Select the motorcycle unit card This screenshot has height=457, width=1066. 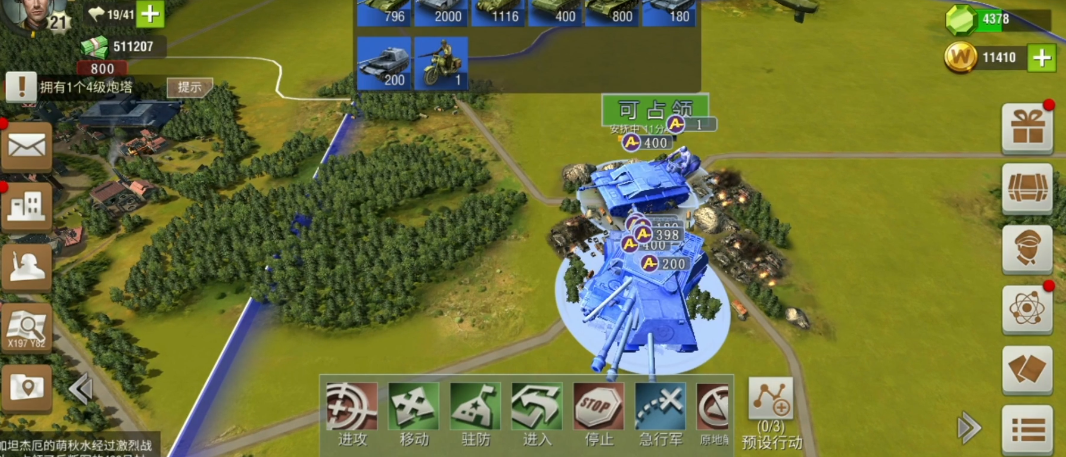441,63
